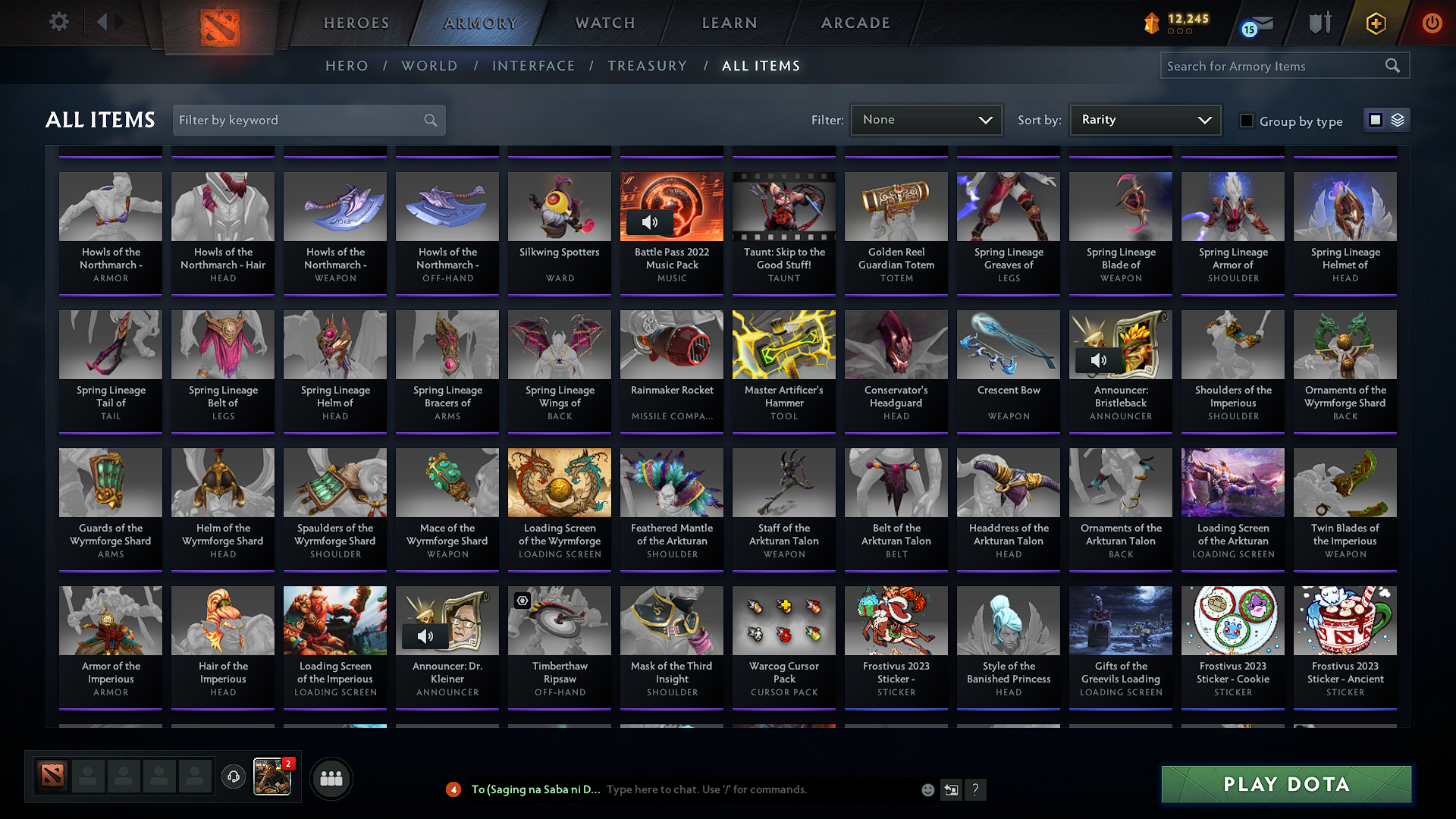Switch to the WATCH tab
The image size is (1456, 819).
point(604,23)
